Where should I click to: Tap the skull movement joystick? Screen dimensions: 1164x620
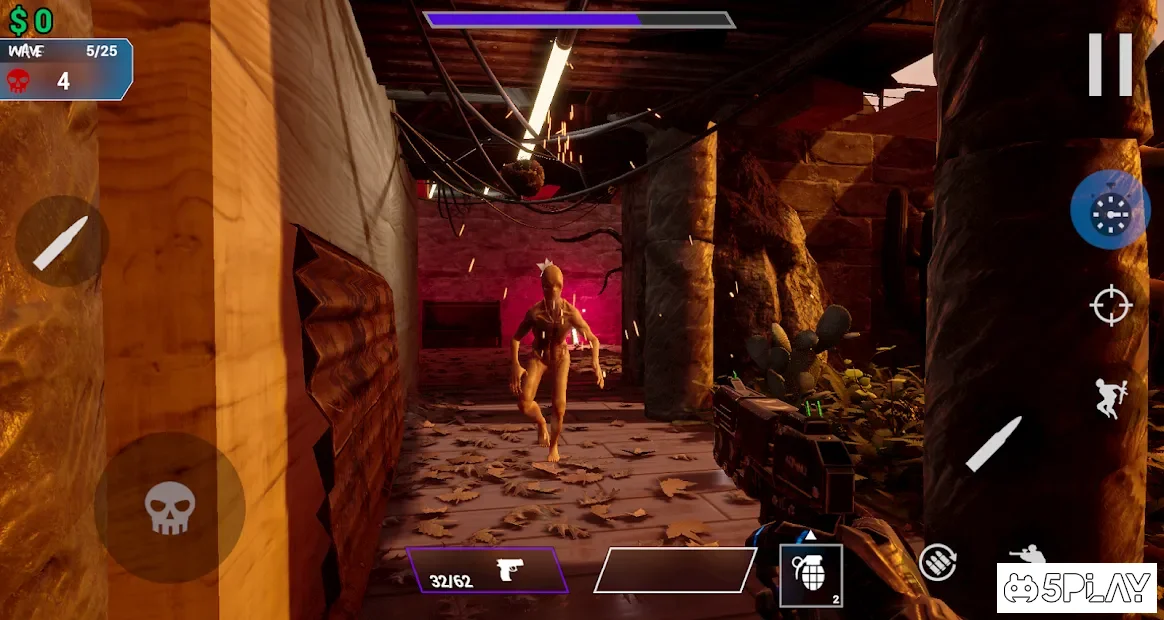coord(170,507)
